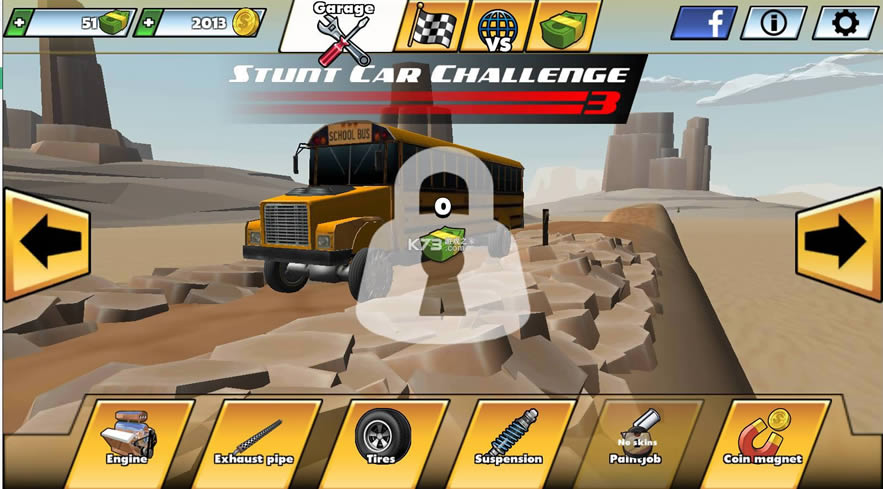Click the Facebook button
The image size is (883, 489).
click(x=703, y=22)
